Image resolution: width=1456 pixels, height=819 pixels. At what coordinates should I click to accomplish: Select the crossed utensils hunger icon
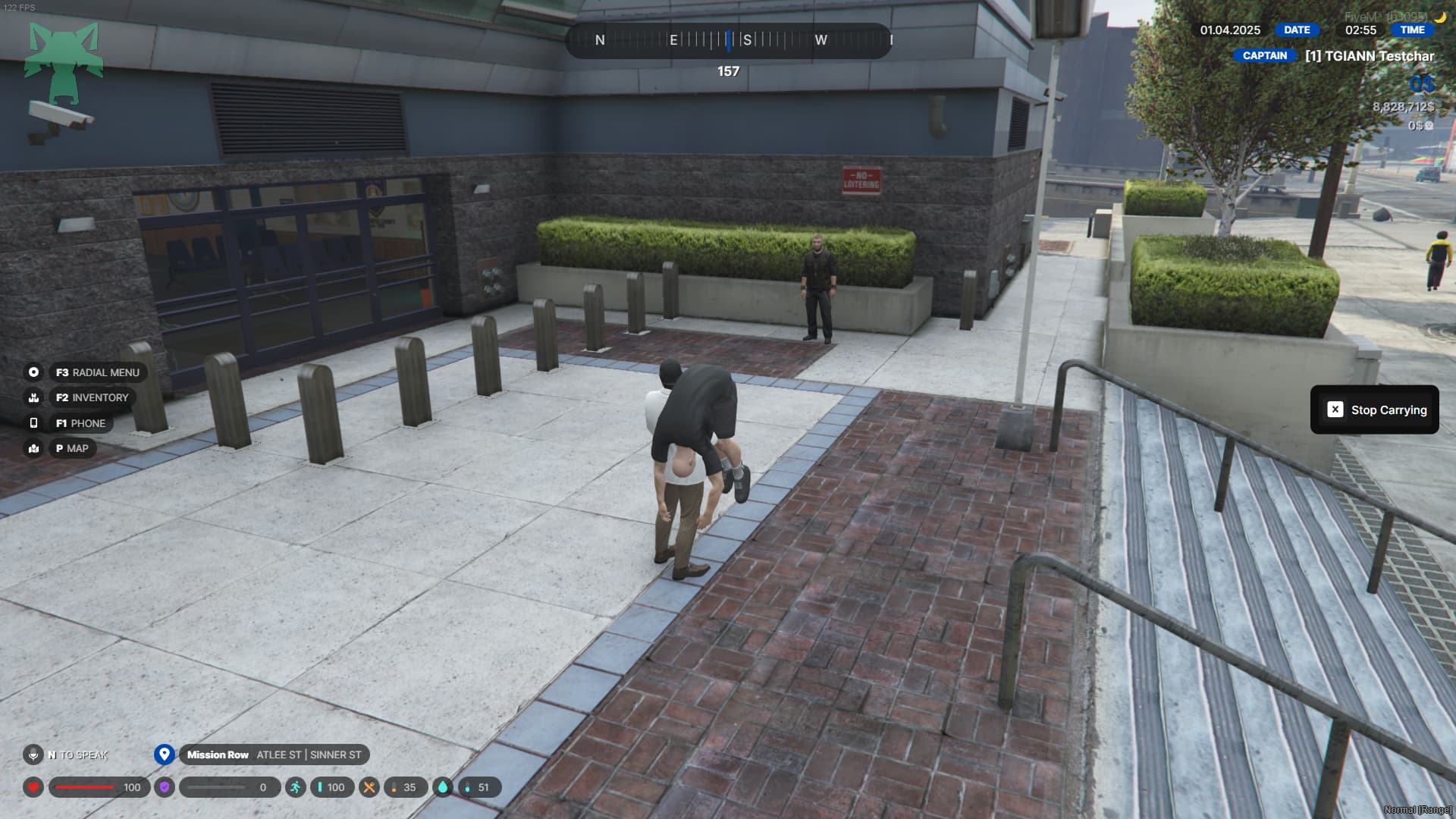click(x=371, y=787)
